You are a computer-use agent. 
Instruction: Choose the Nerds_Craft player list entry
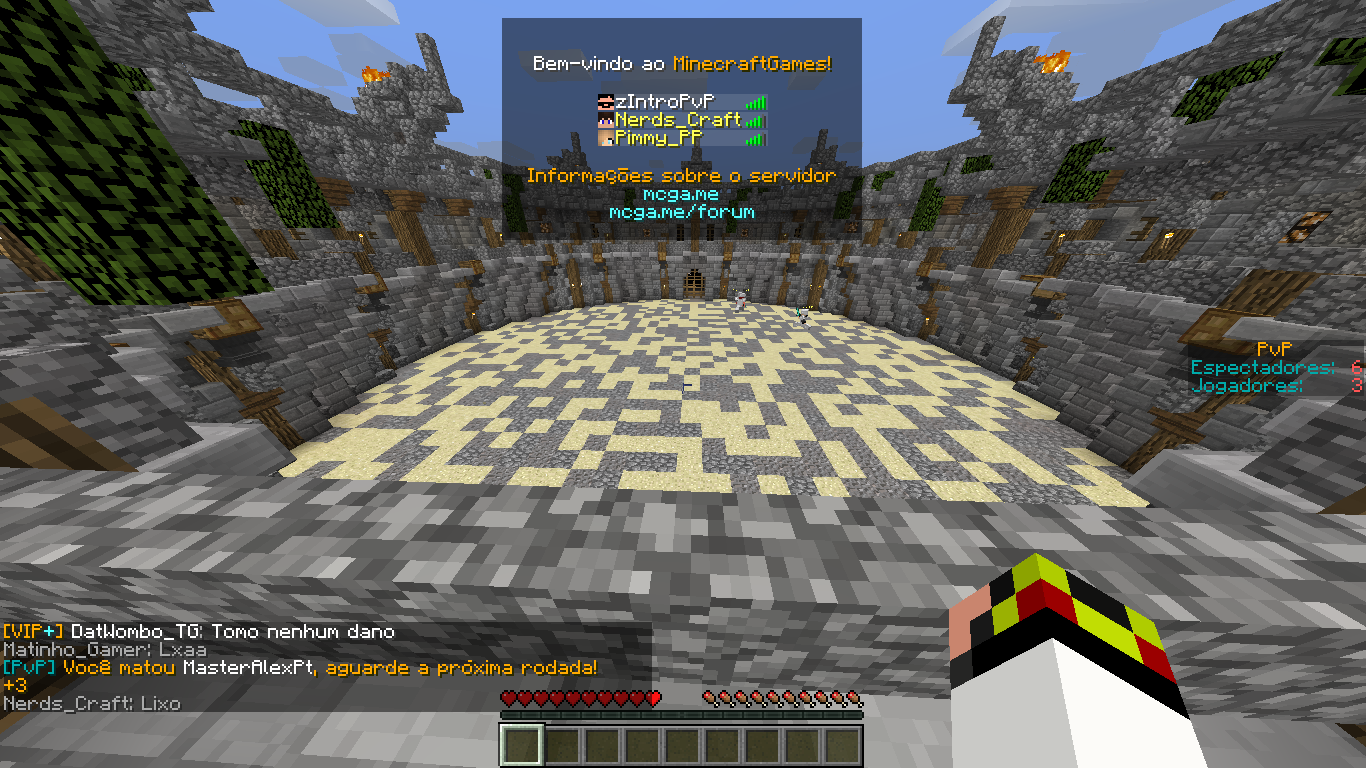click(677, 120)
